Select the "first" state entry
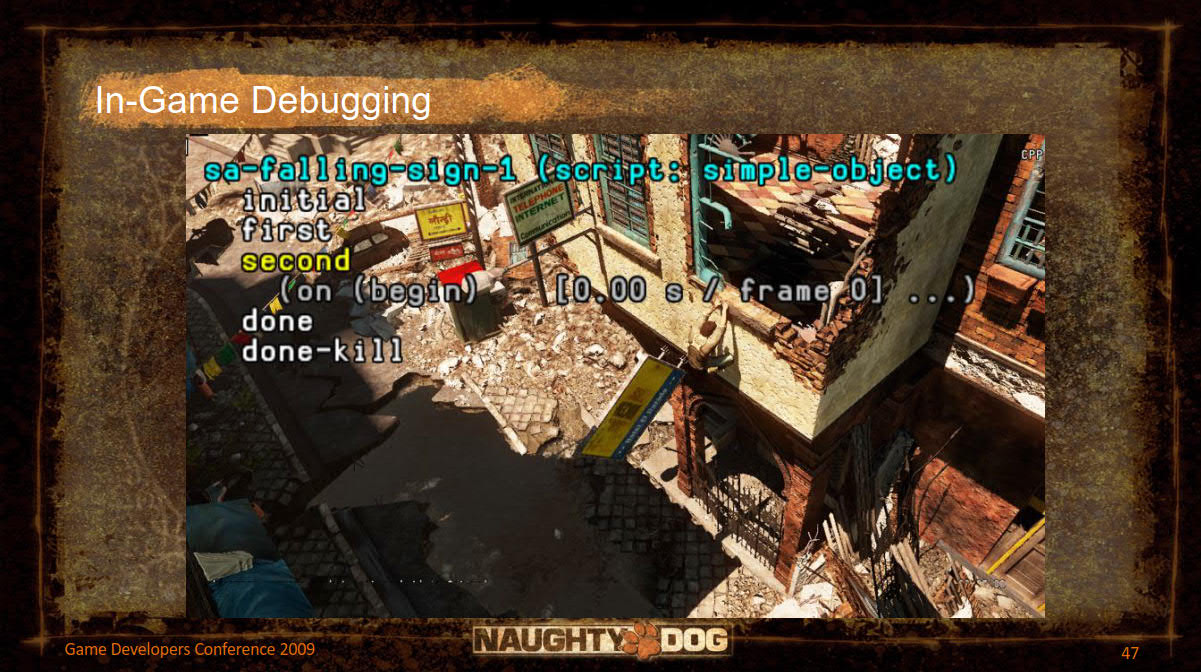 click(286, 230)
